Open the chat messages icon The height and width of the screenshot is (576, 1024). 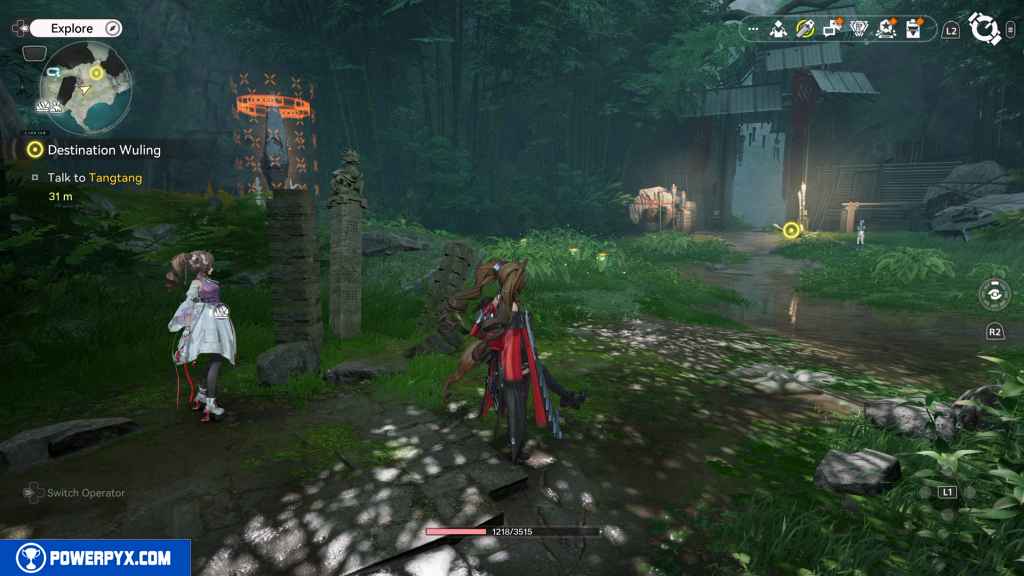(832, 30)
